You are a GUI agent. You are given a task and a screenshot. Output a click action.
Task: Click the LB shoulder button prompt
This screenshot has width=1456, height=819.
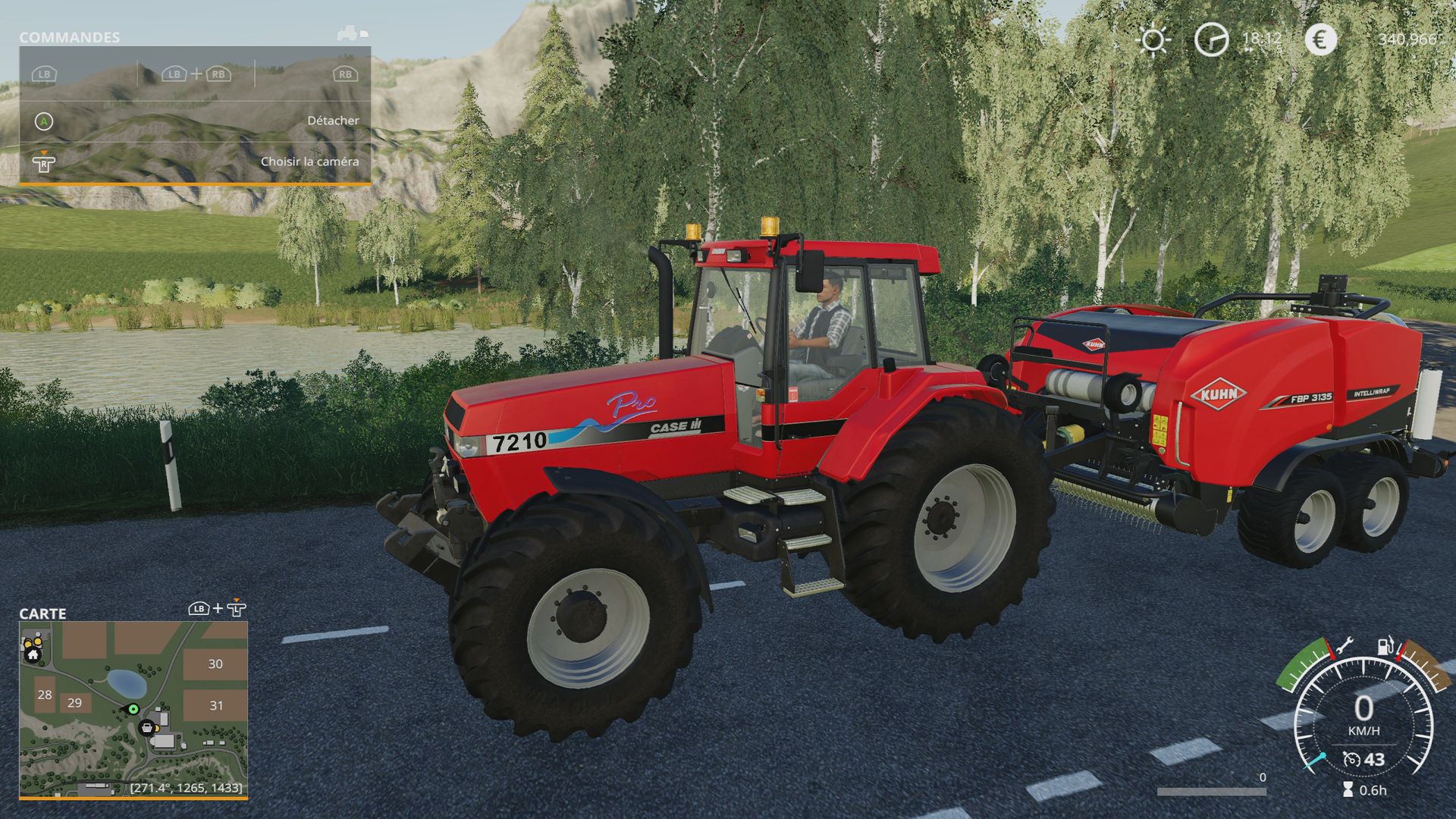click(45, 74)
